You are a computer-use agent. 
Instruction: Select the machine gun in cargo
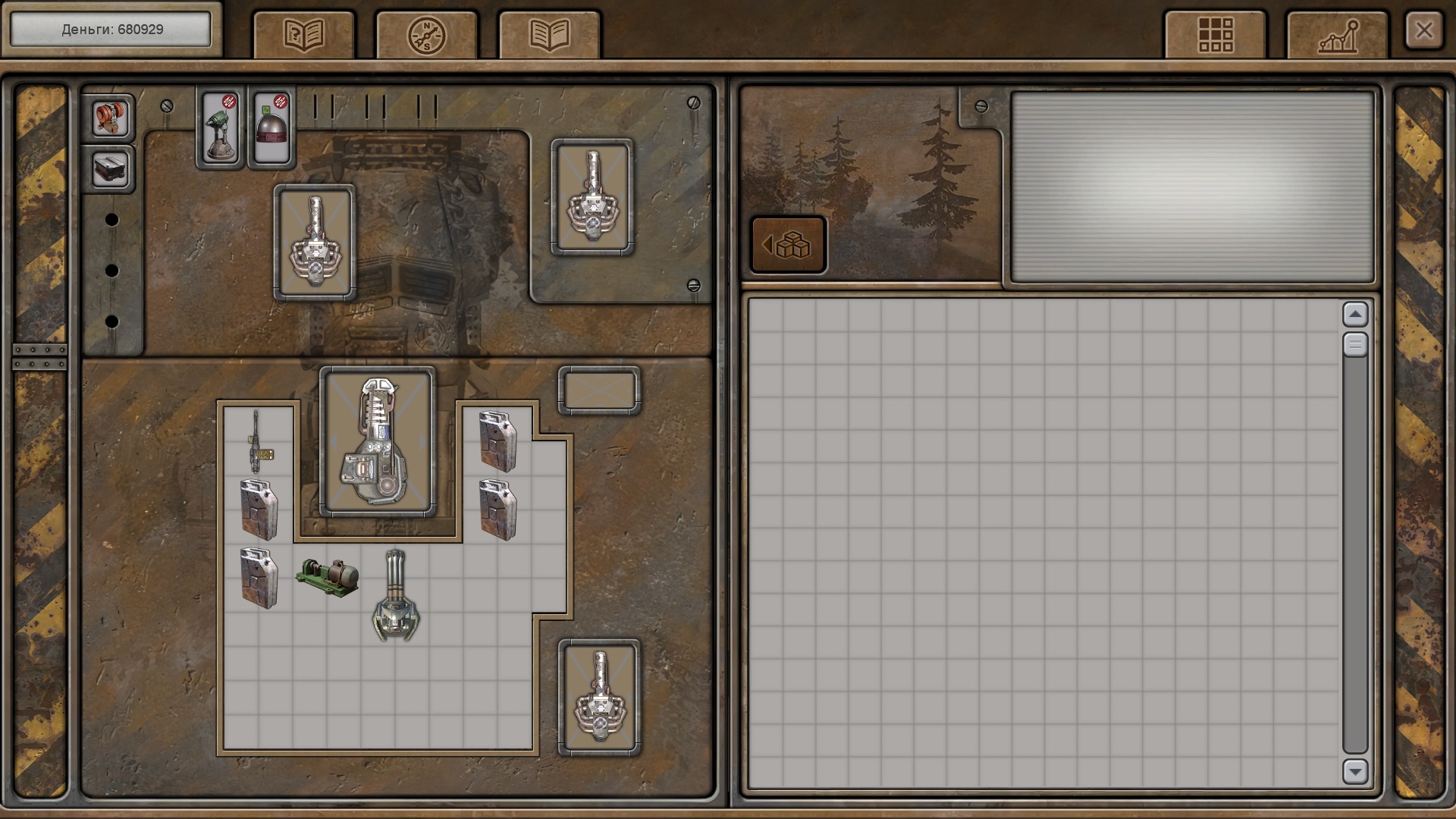258,441
